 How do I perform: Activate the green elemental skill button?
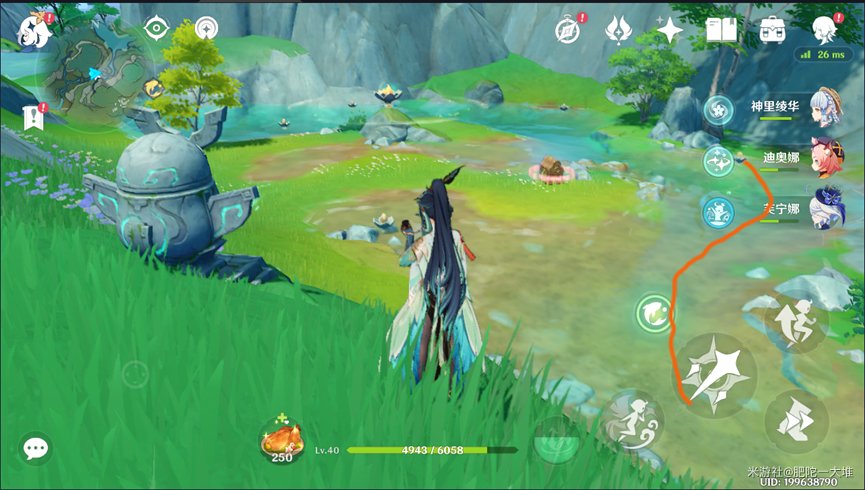point(655,313)
